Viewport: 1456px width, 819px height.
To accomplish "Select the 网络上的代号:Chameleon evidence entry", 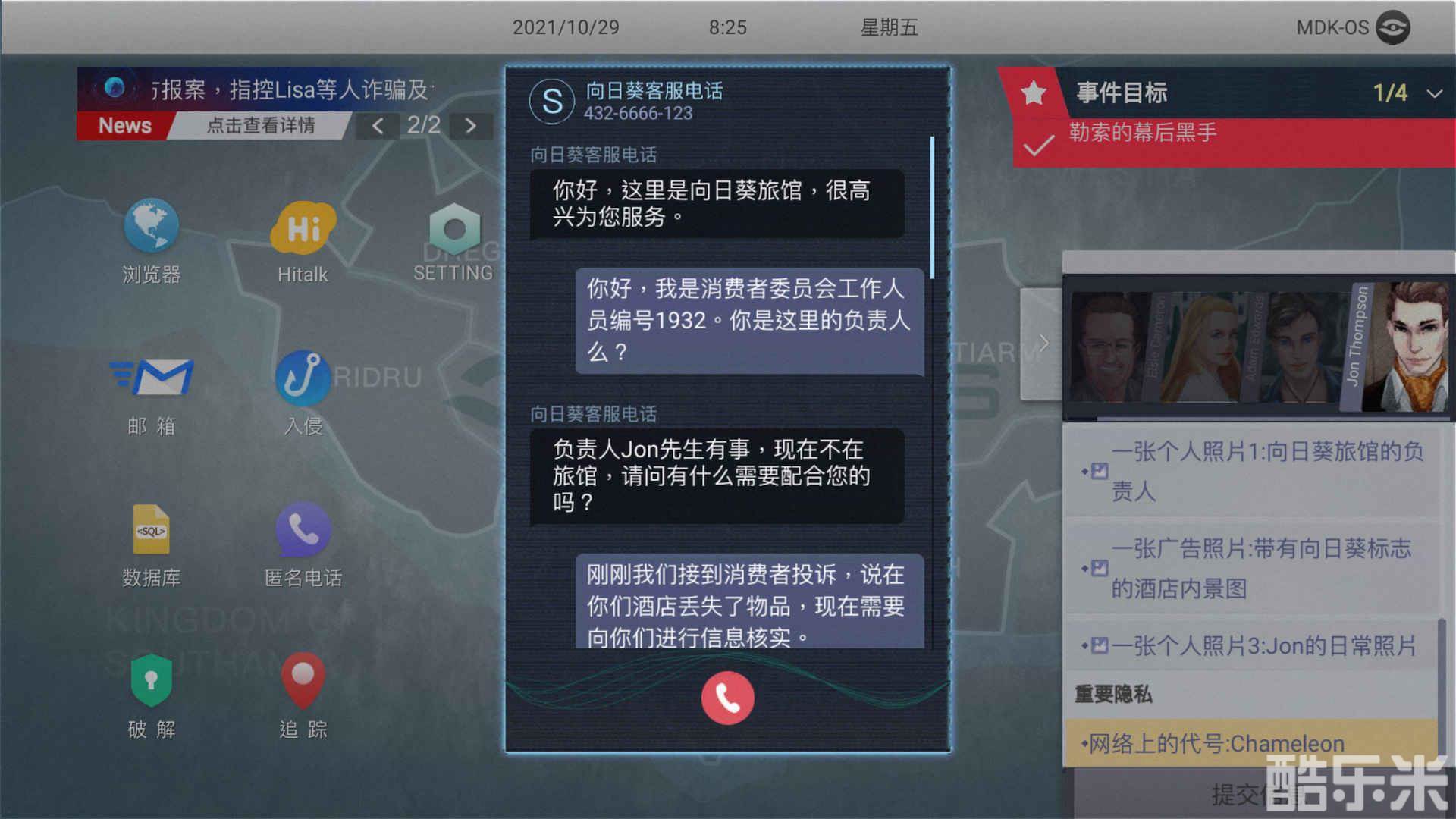I will [x=1213, y=743].
